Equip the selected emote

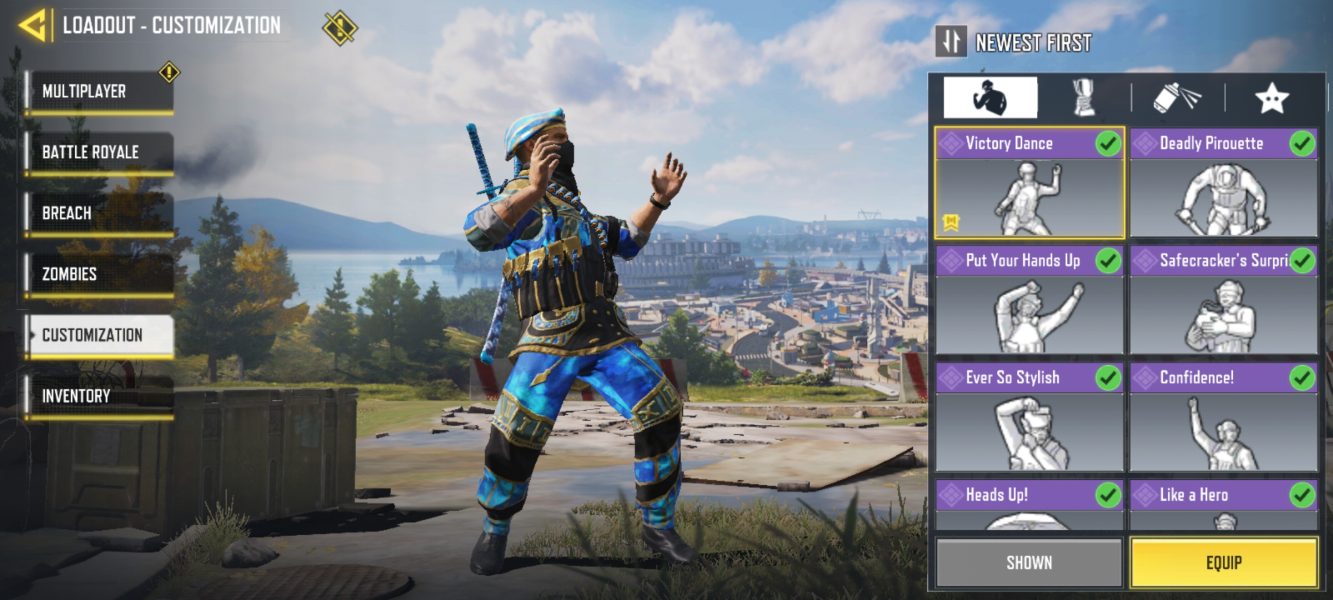(1223, 563)
